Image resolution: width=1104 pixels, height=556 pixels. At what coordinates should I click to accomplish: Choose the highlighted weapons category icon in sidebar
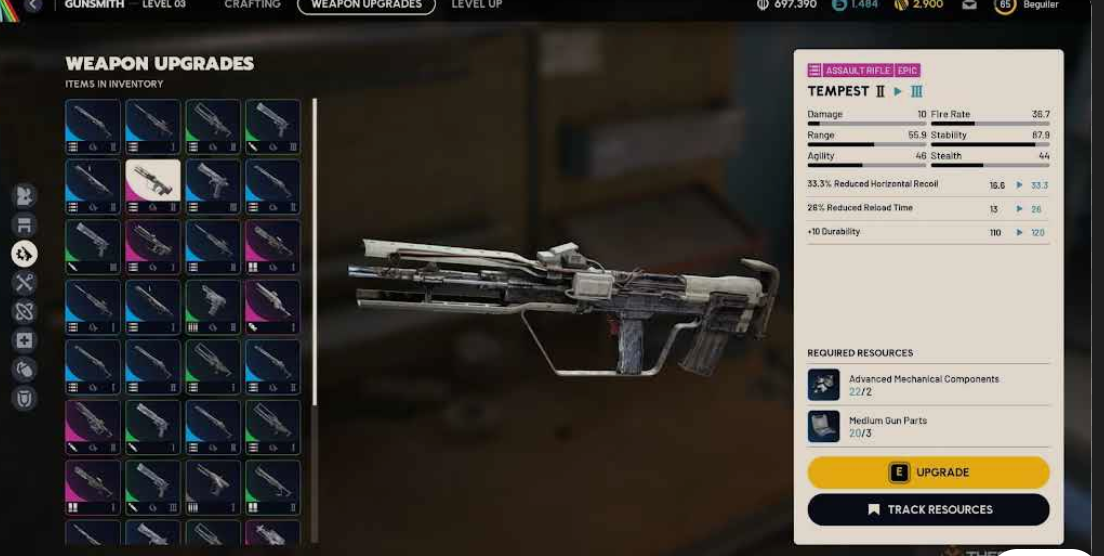pyautogui.click(x=24, y=254)
